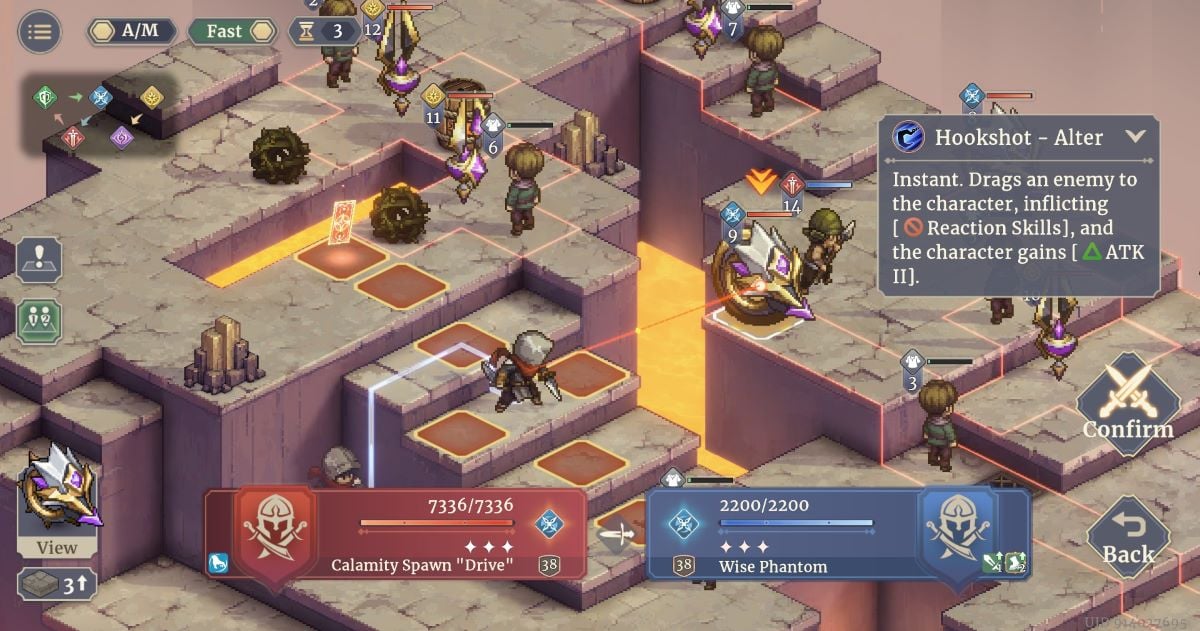The image size is (1200, 631).
Task: Open the View target portrait button
Action: pos(58,500)
